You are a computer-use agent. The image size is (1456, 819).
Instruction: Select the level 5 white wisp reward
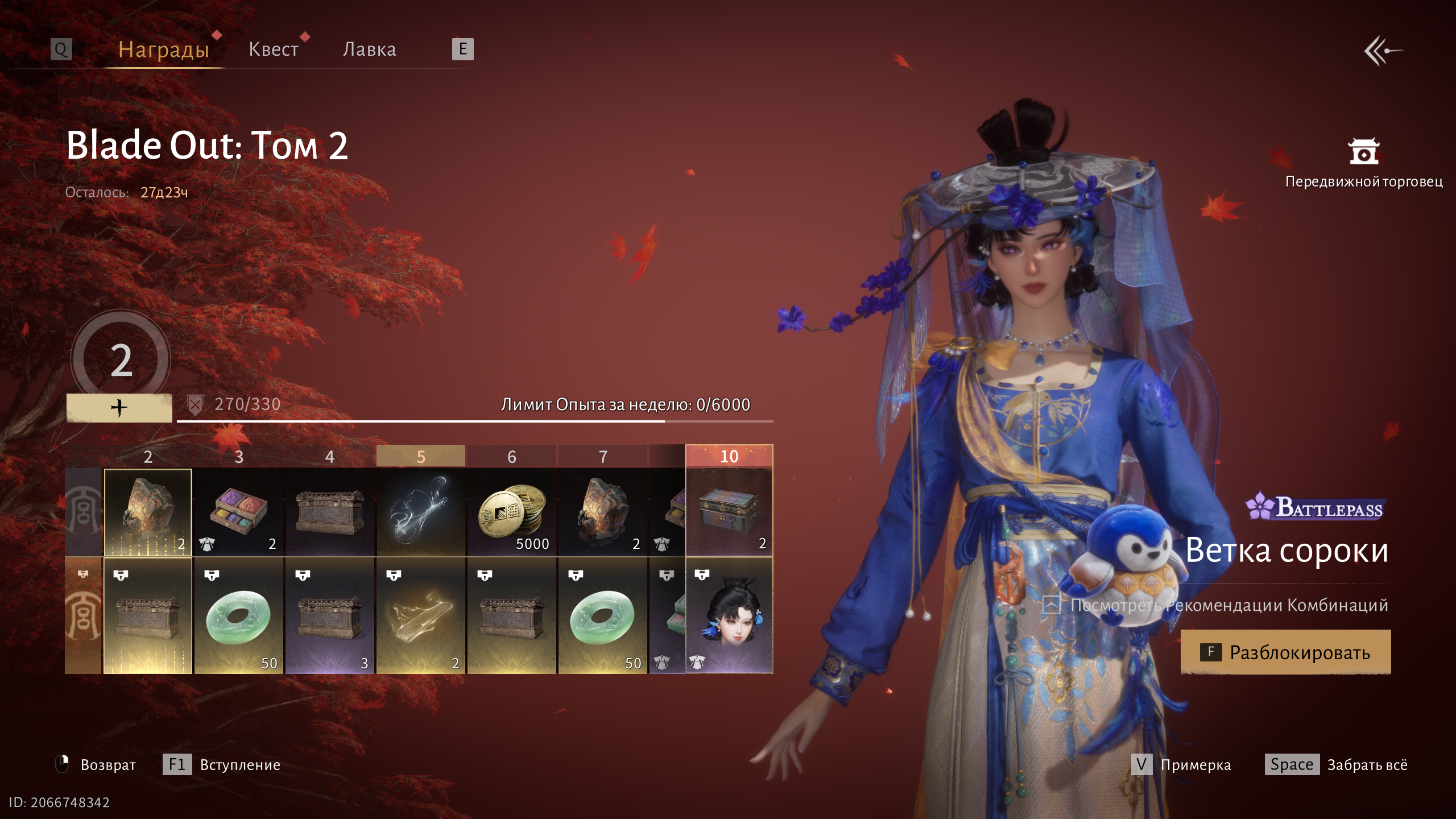421,512
